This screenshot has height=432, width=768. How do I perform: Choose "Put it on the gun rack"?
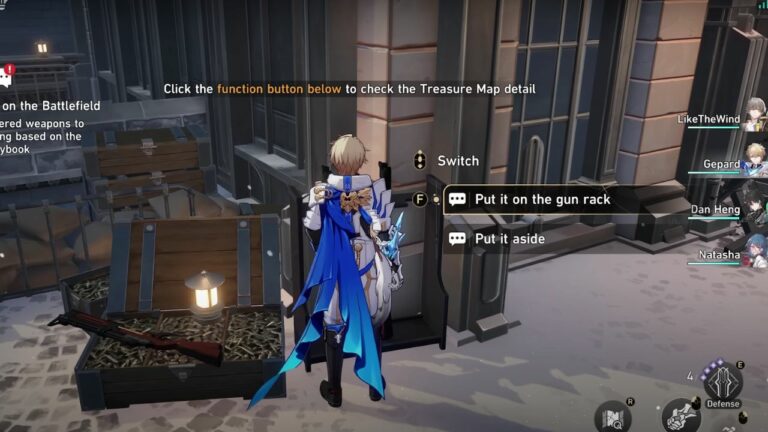click(x=542, y=199)
